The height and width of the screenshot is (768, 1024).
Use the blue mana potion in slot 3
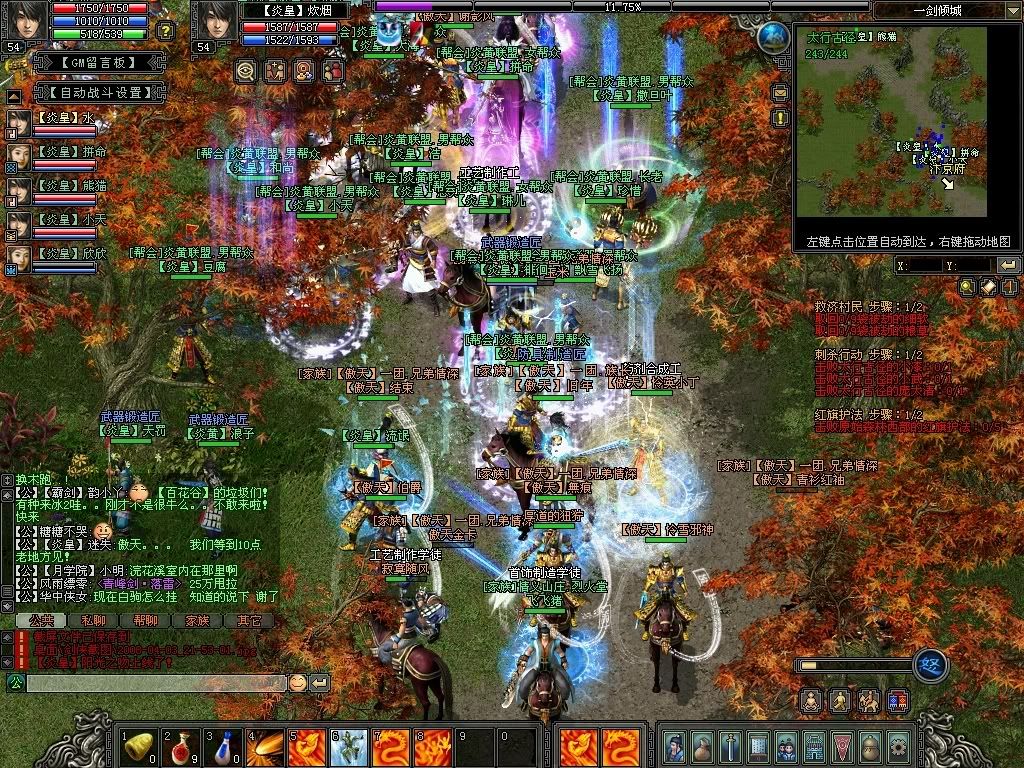pyautogui.click(x=223, y=746)
